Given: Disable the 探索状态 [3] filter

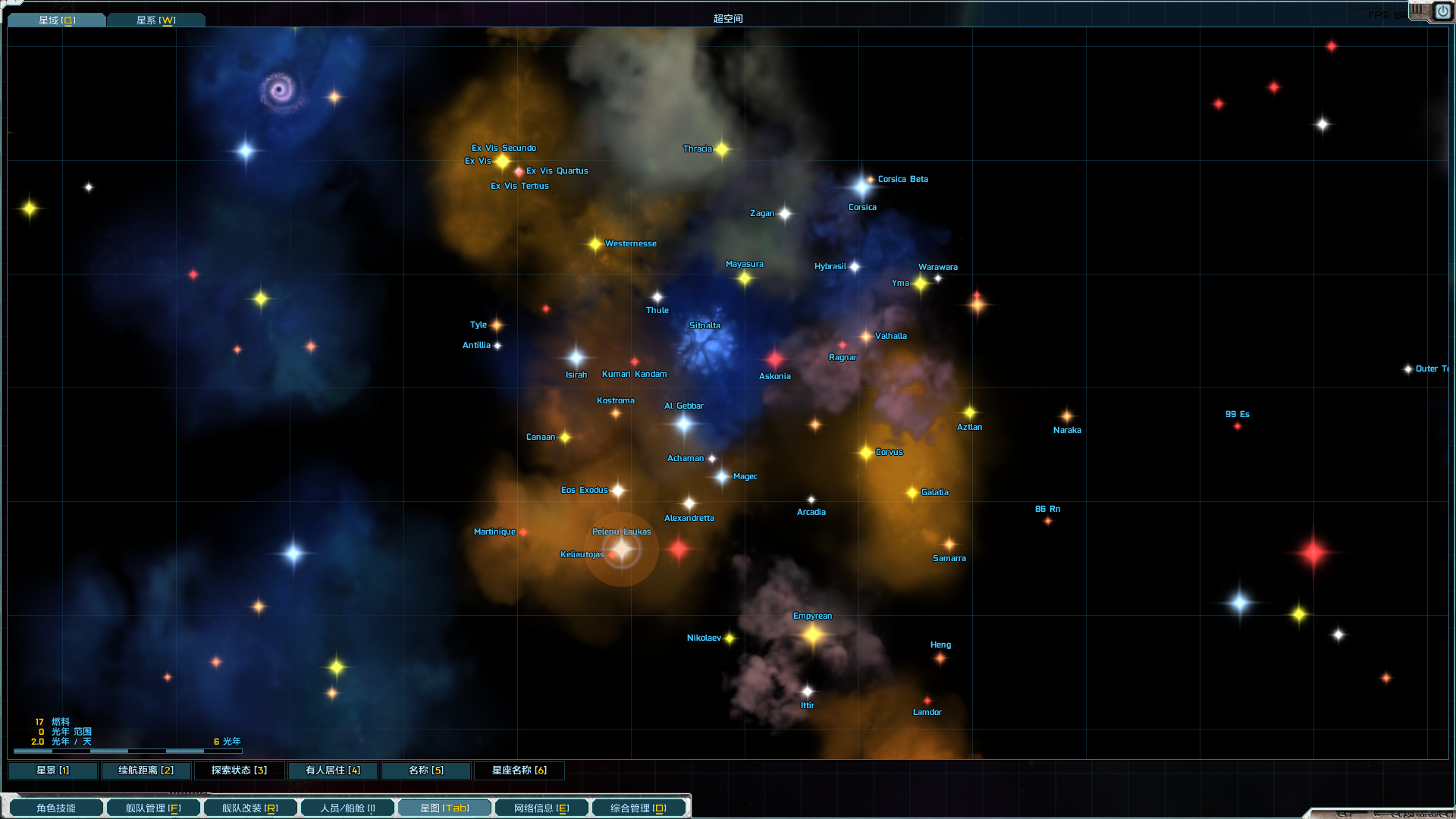Looking at the screenshot, I should click(x=240, y=770).
